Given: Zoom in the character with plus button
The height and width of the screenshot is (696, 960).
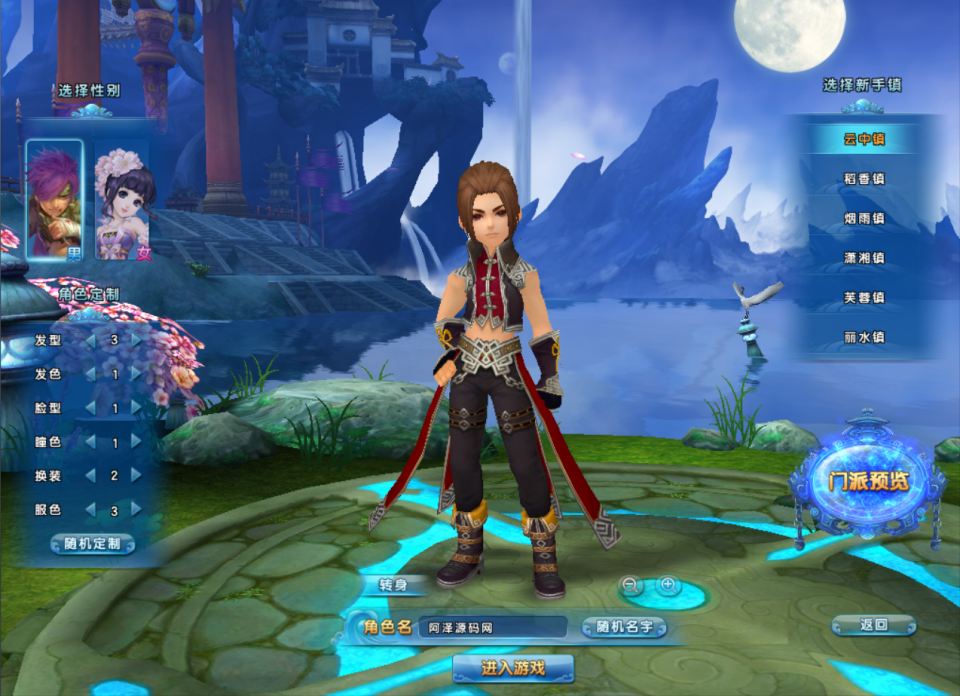Looking at the screenshot, I should (x=667, y=585).
